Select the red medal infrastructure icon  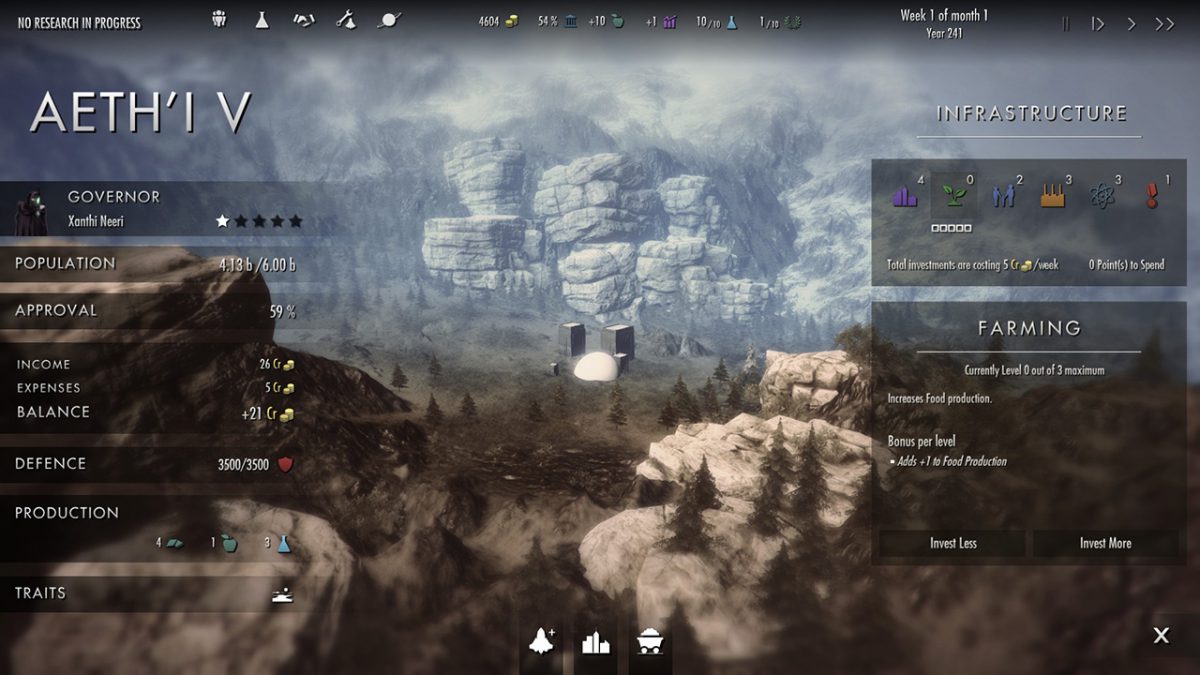1151,195
